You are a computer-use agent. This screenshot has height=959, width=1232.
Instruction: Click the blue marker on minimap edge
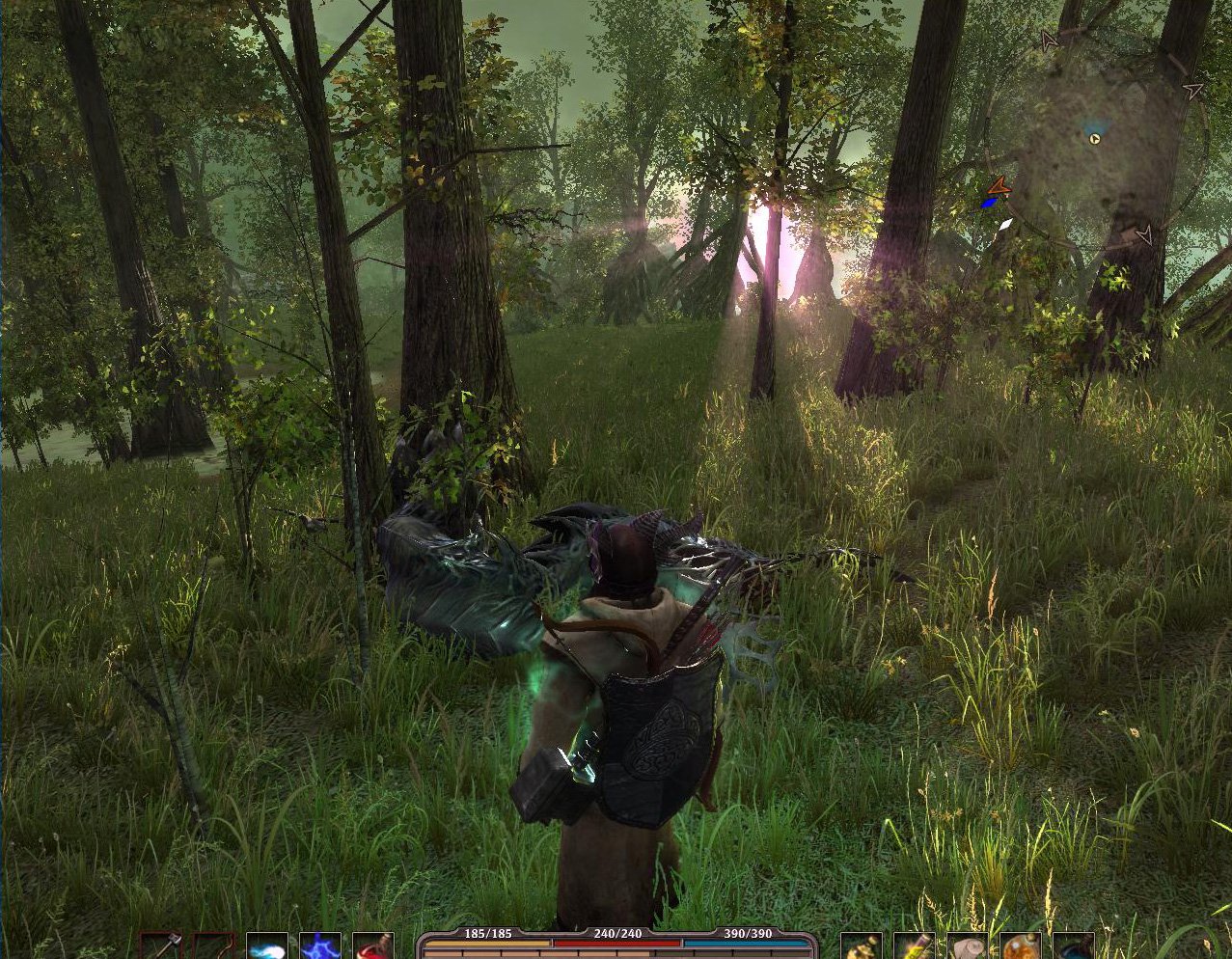[988, 204]
